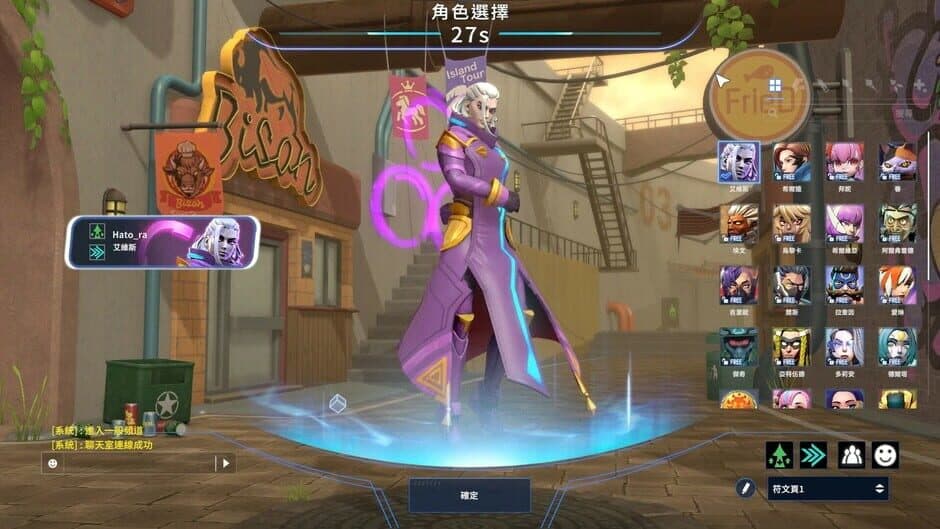This screenshot has width=940, height=529.
Task: Choose the pink-haired girl hero portrait
Action: click(x=845, y=161)
